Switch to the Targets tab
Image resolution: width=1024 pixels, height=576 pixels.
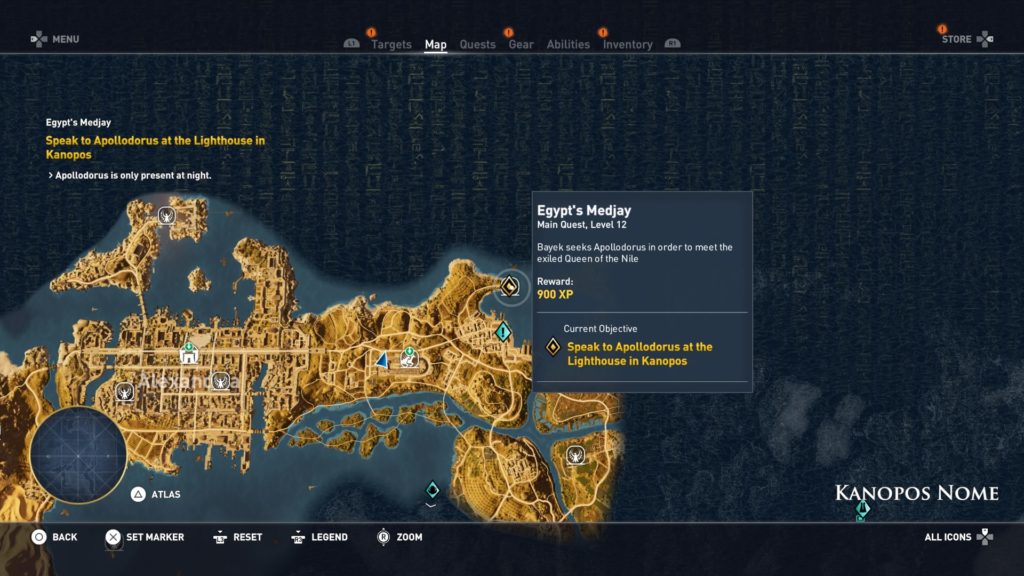pos(391,44)
